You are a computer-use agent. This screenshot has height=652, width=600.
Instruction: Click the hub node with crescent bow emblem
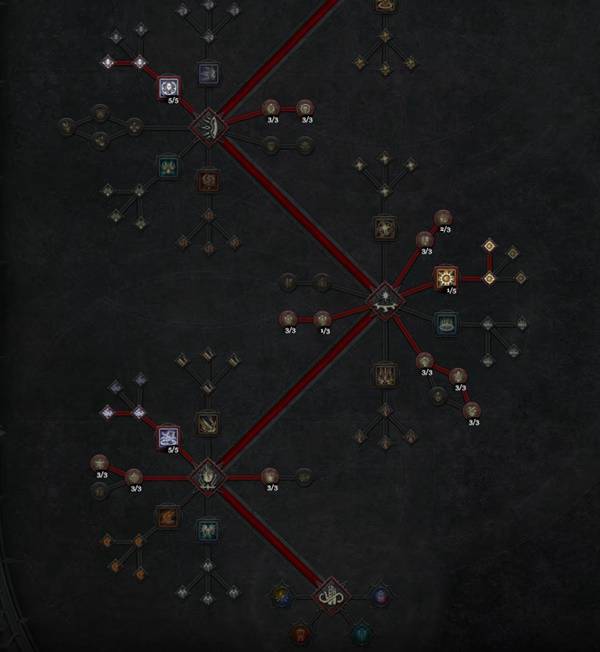pyautogui.click(x=207, y=126)
